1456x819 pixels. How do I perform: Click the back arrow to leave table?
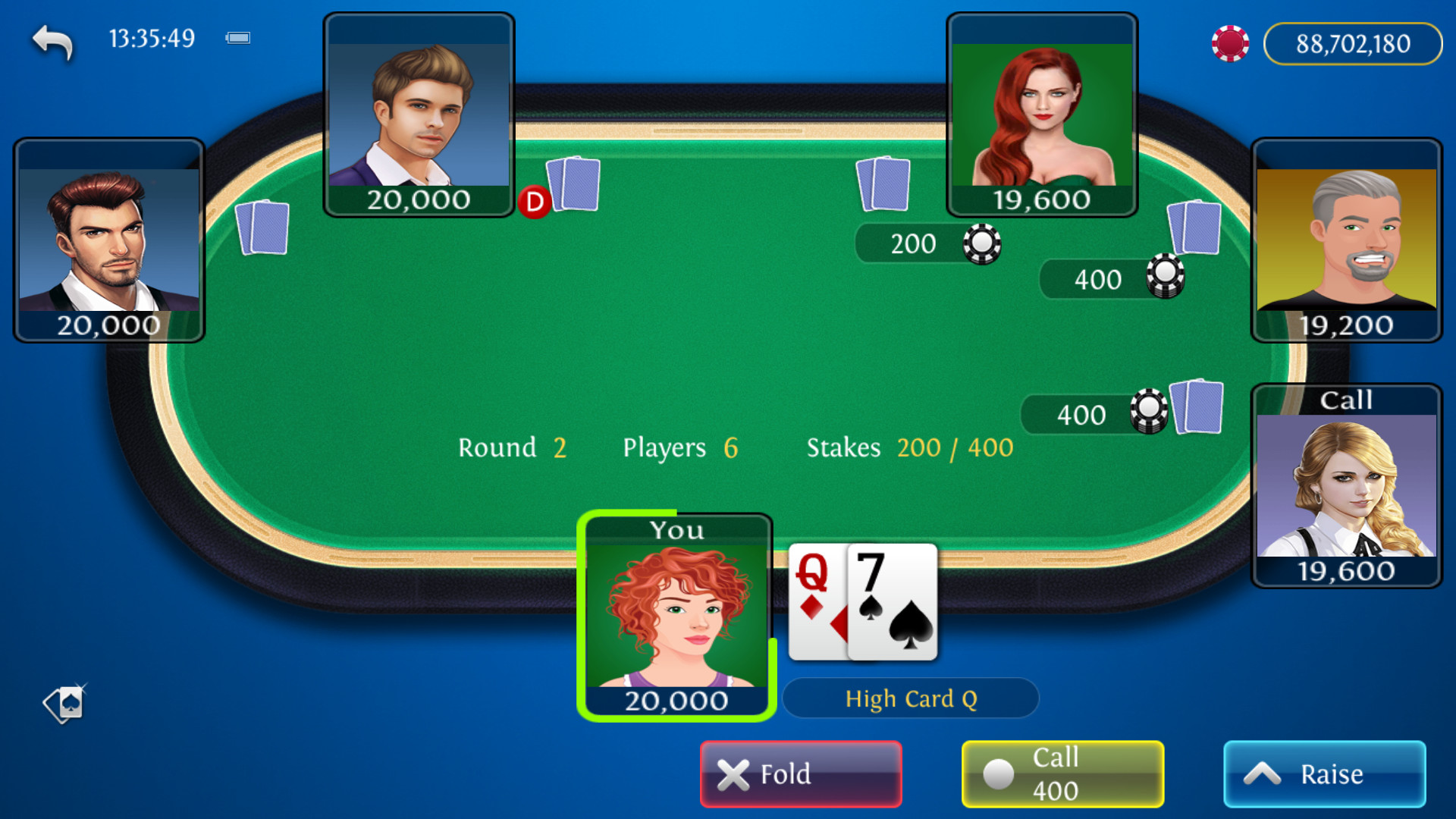pos(51,42)
